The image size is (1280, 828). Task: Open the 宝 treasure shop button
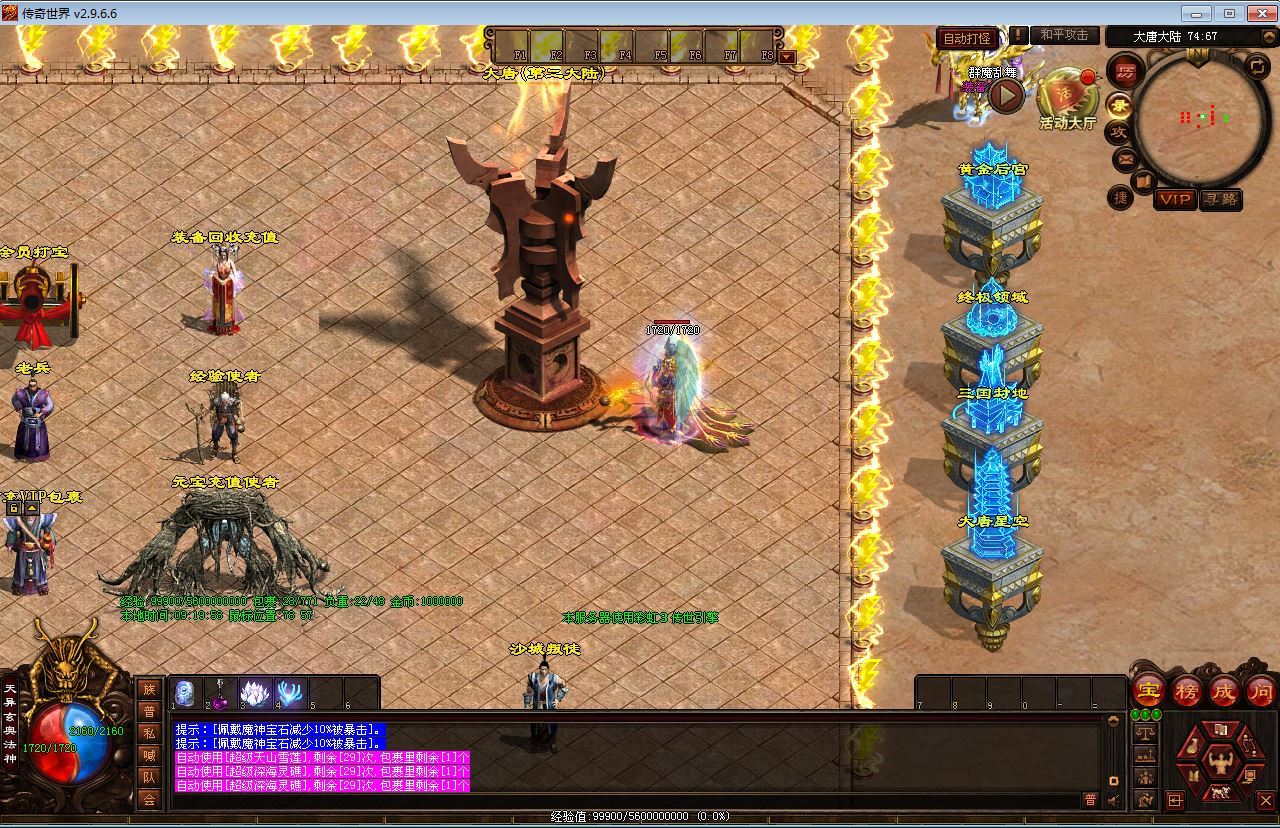coord(1148,690)
